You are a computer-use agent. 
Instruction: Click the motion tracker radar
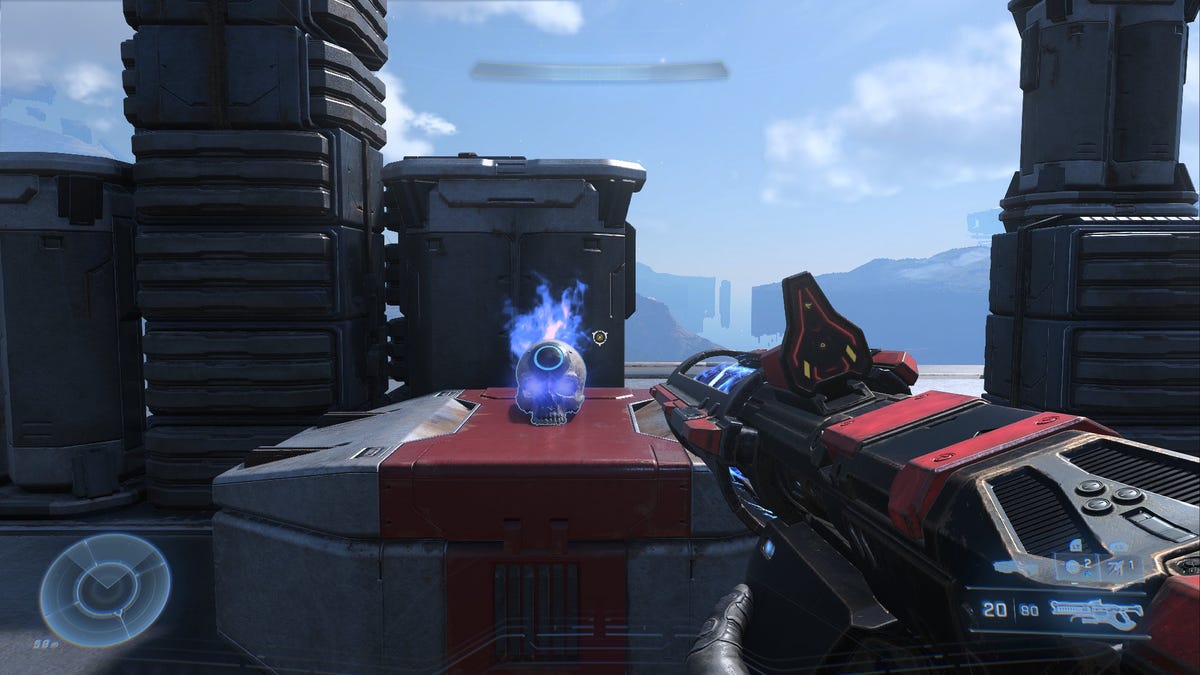coord(105,590)
